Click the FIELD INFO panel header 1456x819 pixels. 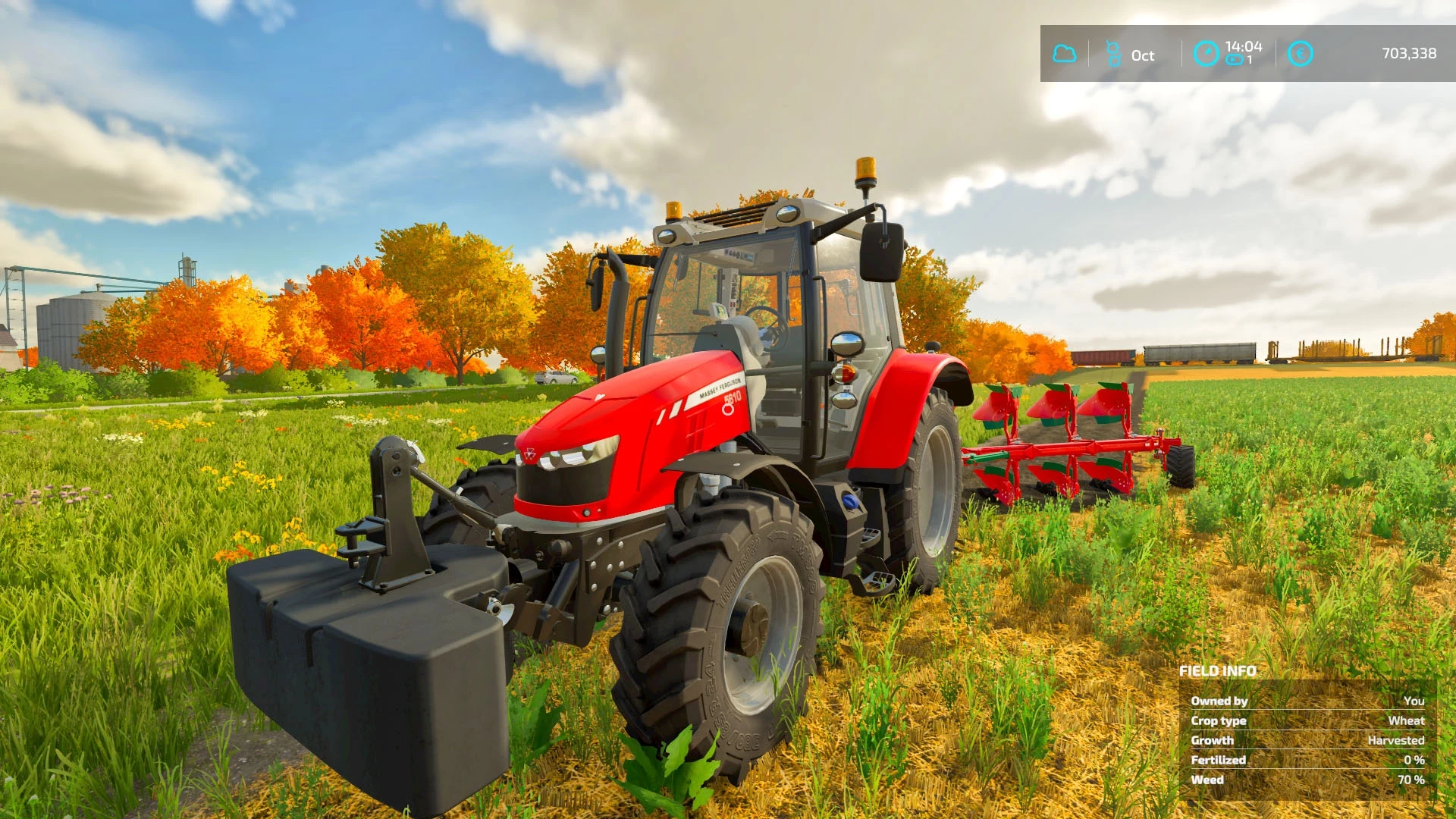pyautogui.click(x=1216, y=671)
